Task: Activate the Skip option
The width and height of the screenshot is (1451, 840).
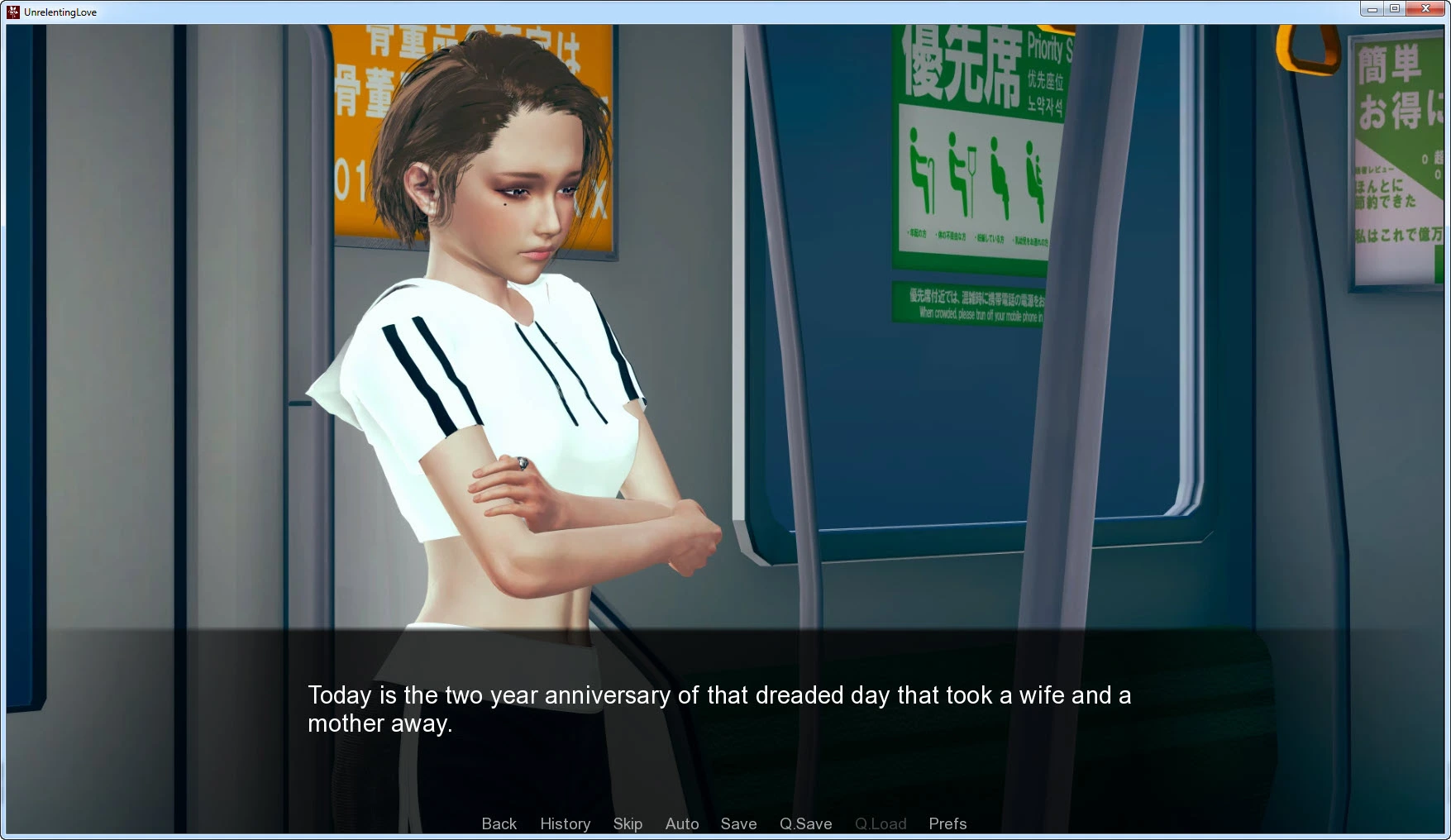Action: click(628, 823)
